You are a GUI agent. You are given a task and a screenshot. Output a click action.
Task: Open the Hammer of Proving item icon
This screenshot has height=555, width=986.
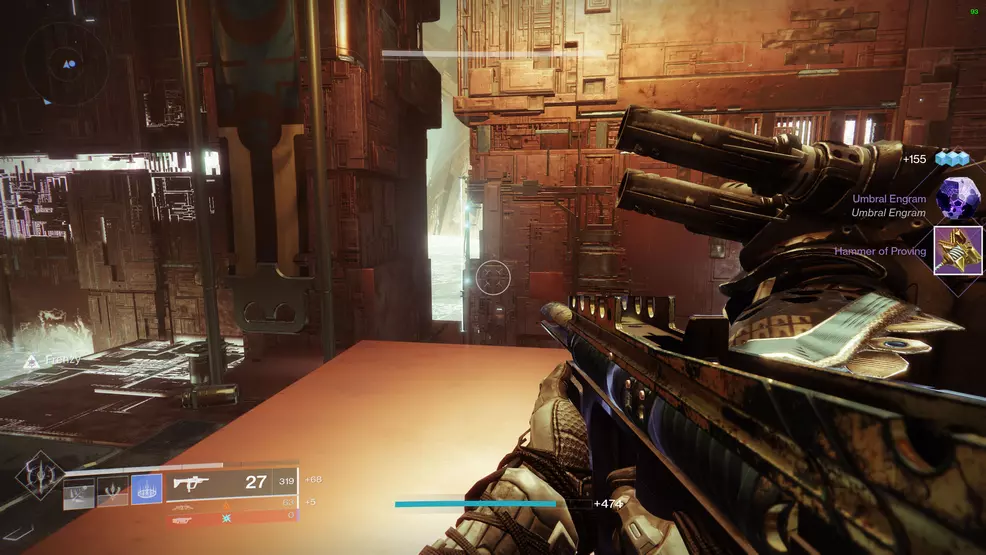957,250
